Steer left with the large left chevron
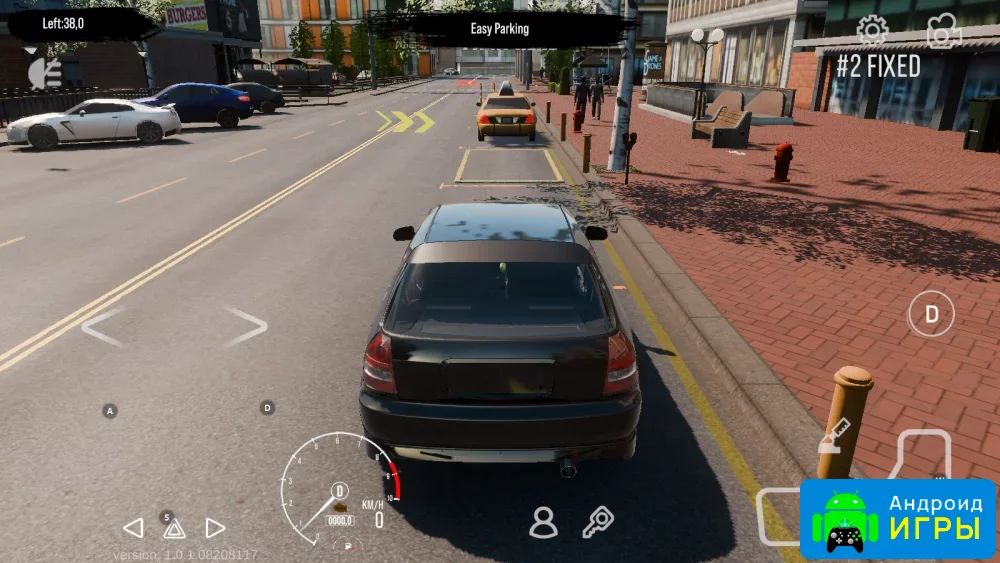This screenshot has width=1000, height=563. click(102, 327)
